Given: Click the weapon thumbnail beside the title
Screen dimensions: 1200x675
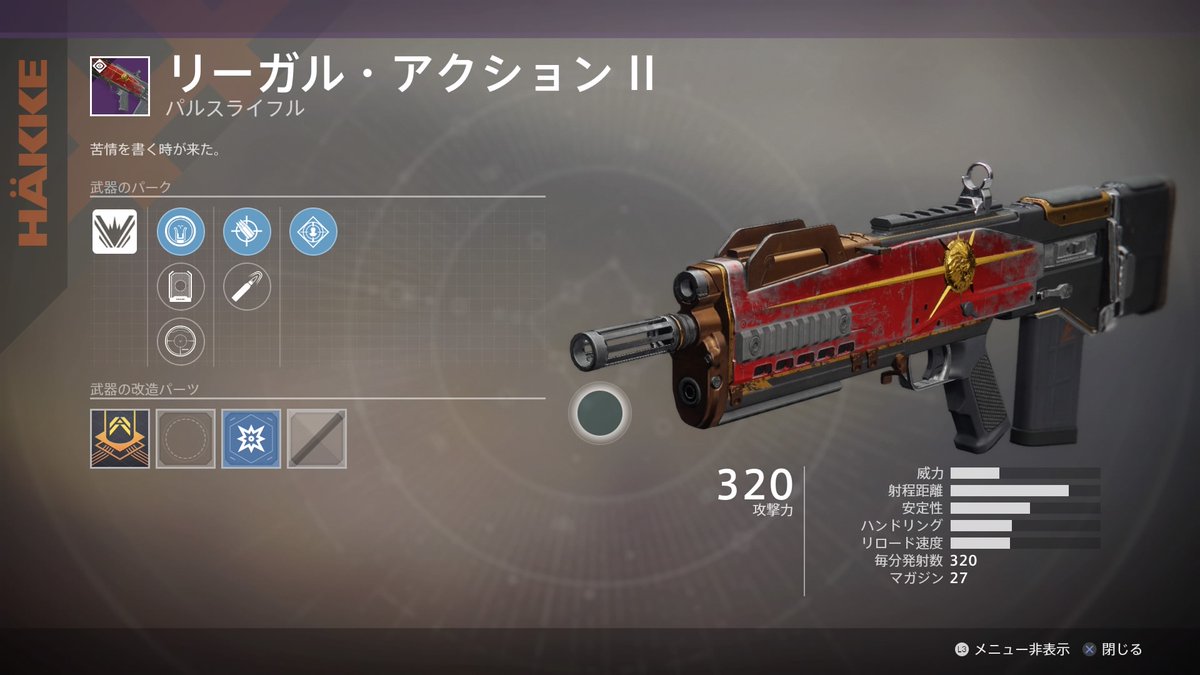Looking at the screenshot, I should 120,86.
